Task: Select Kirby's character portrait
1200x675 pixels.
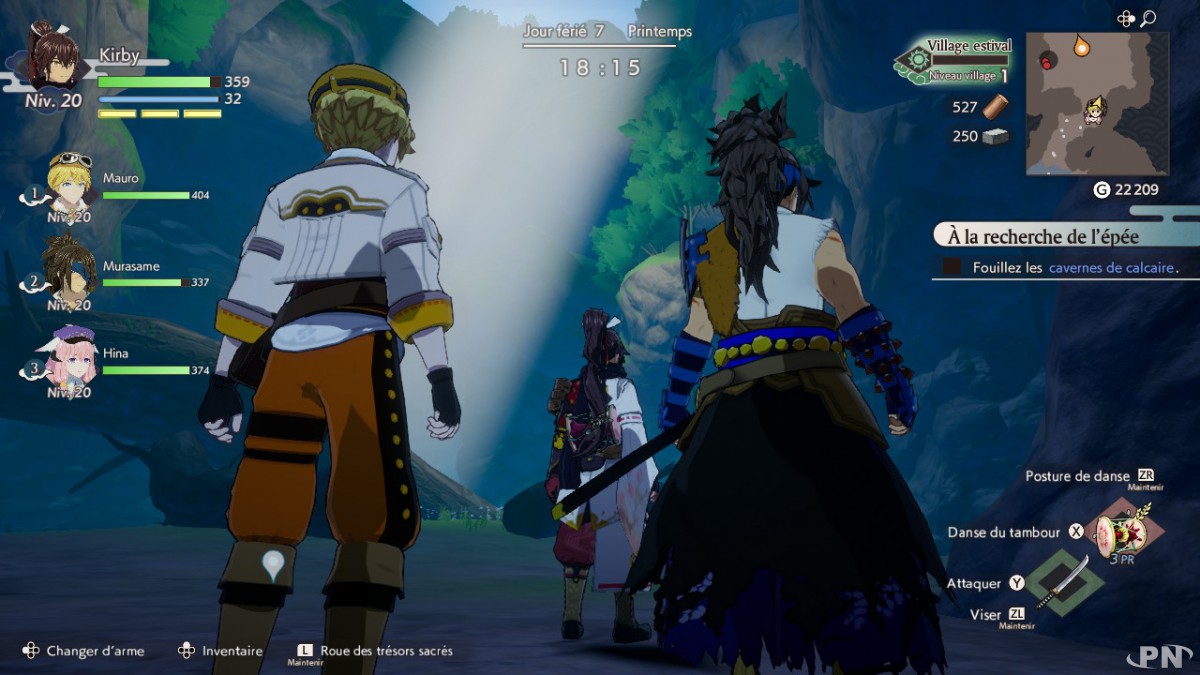Action: point(53,59)
